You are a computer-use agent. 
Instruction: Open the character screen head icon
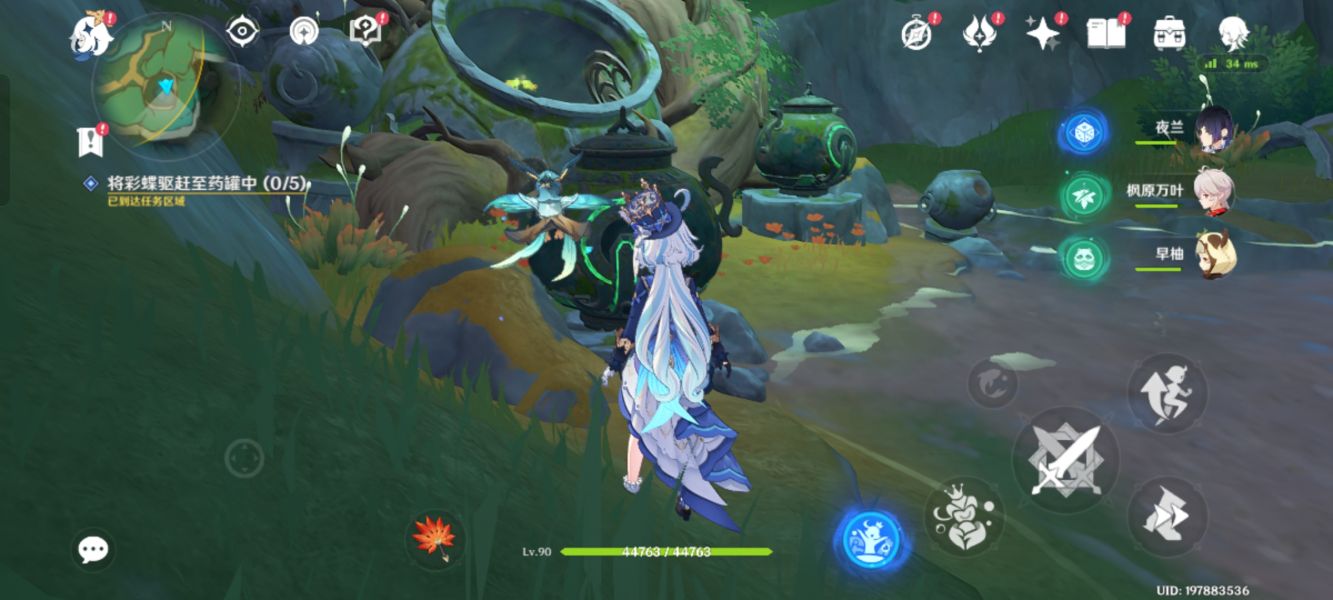coord(1233,34)
